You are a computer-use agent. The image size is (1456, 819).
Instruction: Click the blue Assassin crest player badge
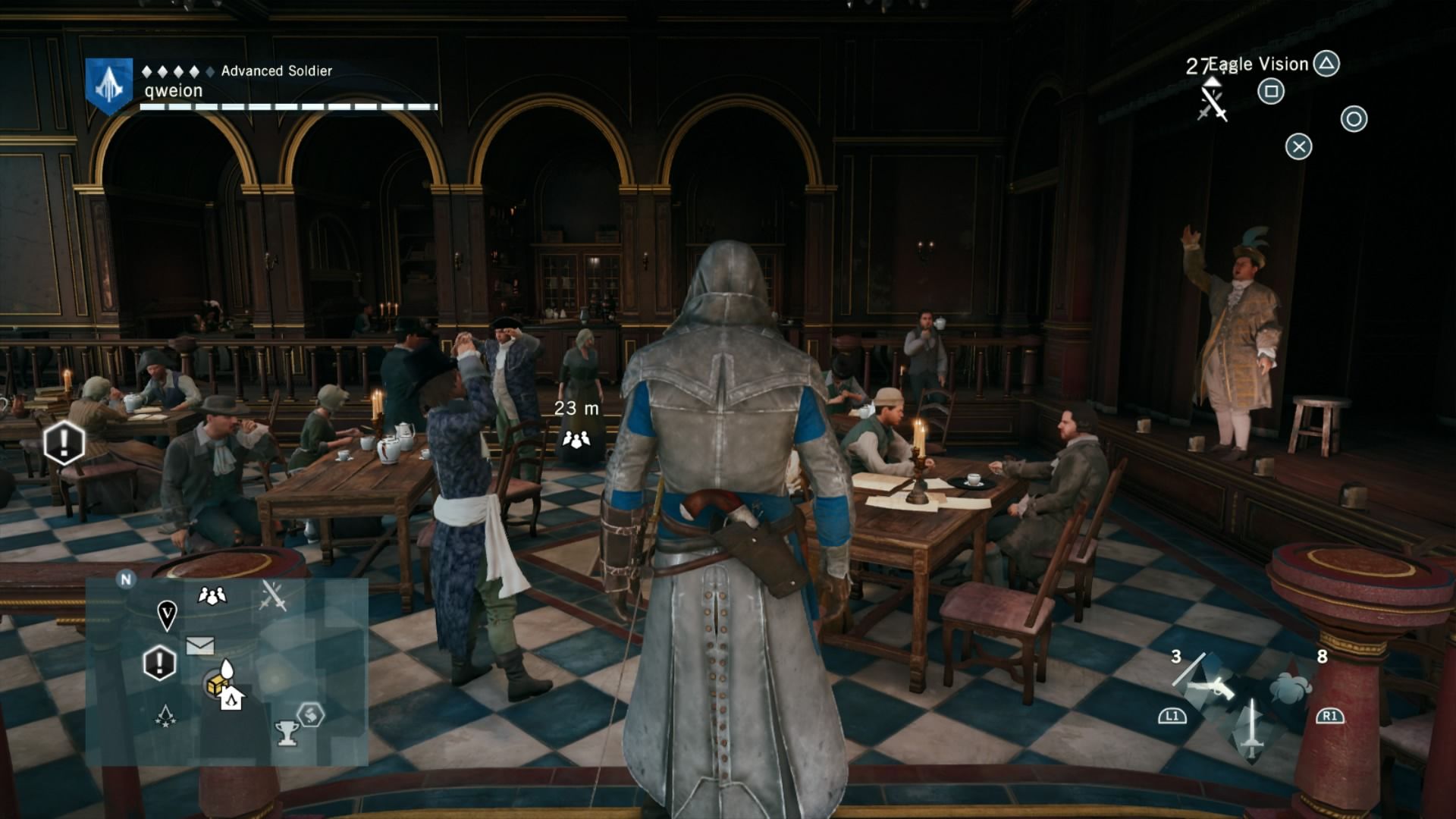click(x=109, y=85)
